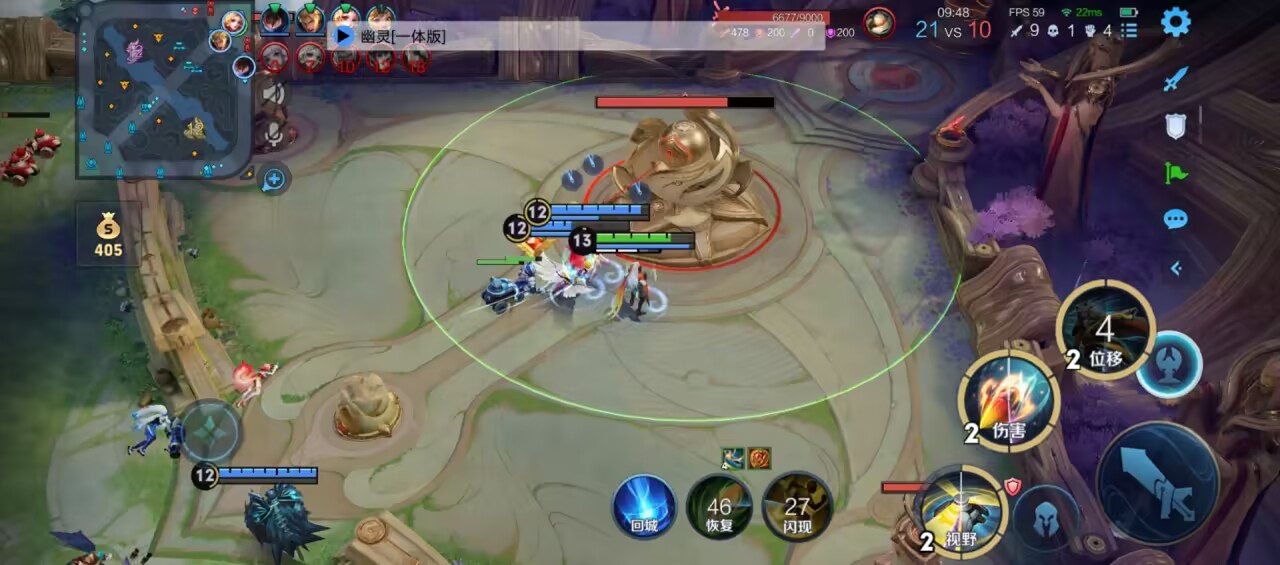Viewport: 1280px width, 565px height.
Task: Toggle the muted speaker icon
Action: pos(273,93)
